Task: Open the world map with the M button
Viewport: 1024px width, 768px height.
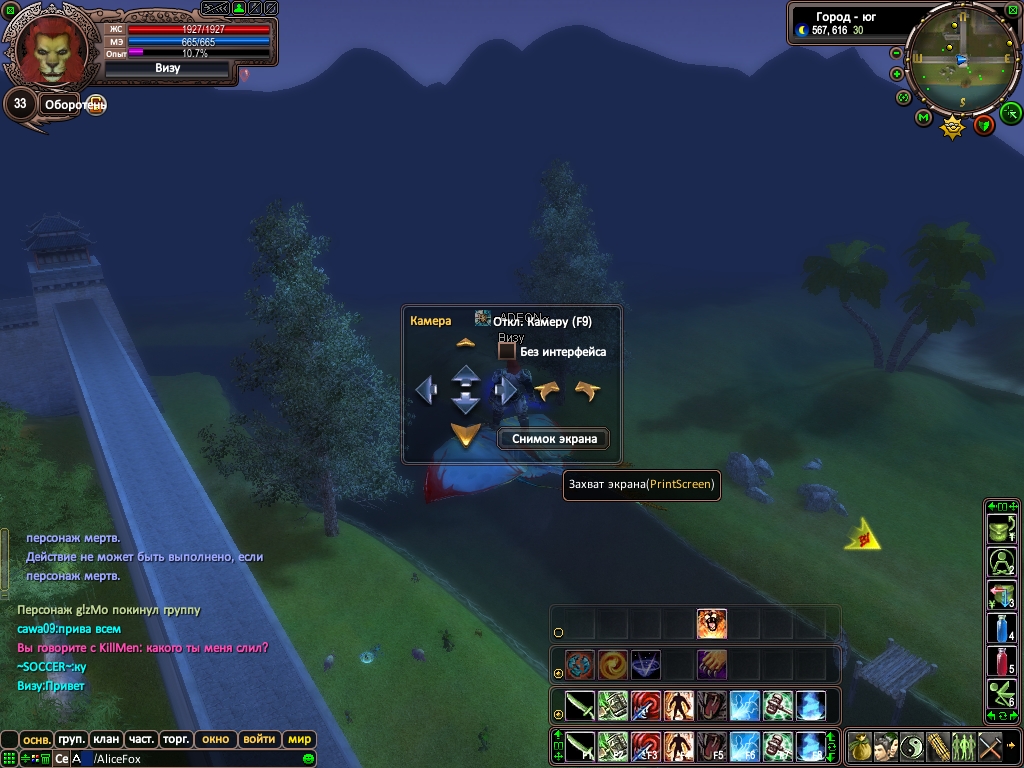Action: pyautogui.click(x=923, y=118)
